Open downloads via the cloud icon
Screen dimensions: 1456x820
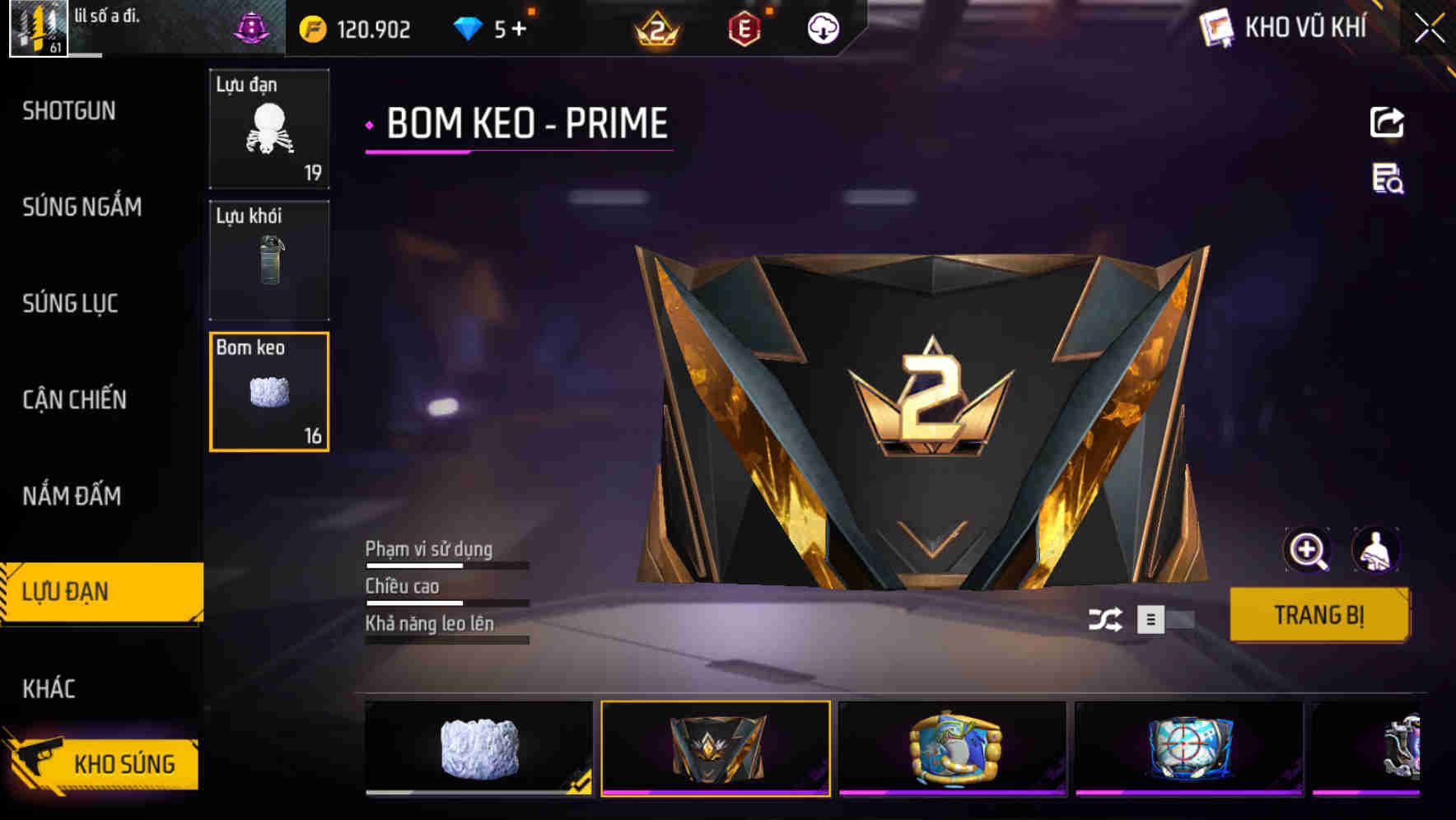[822, 28]
